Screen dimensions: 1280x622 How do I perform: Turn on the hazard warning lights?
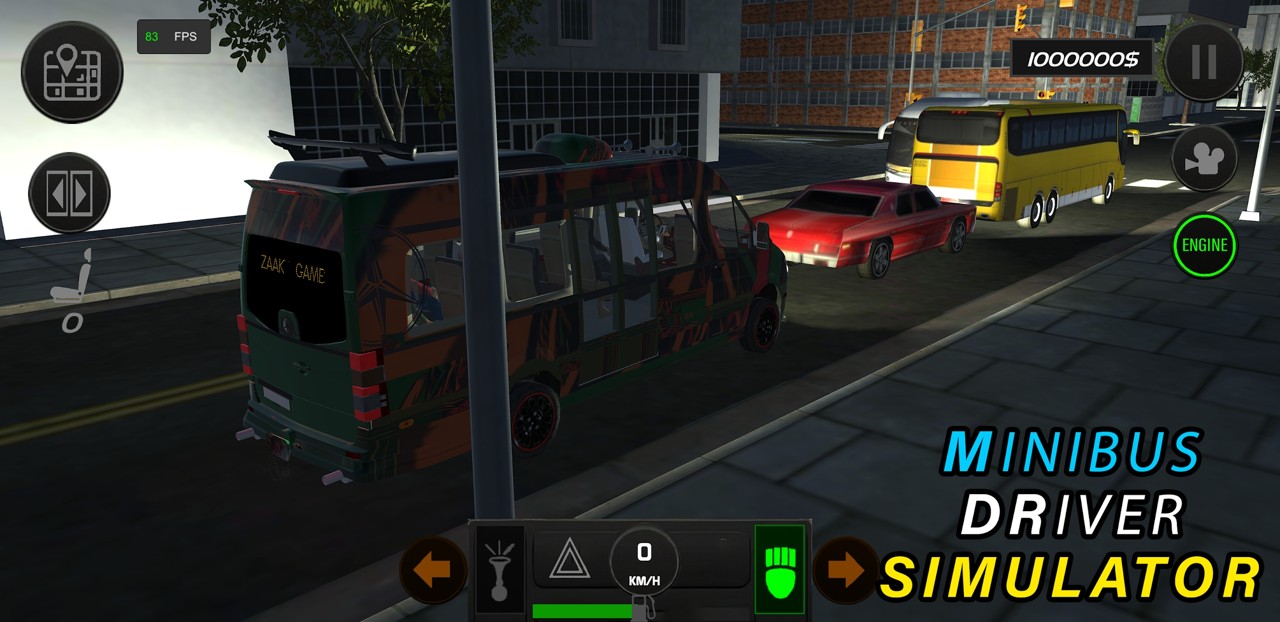[x=569, y=560]
